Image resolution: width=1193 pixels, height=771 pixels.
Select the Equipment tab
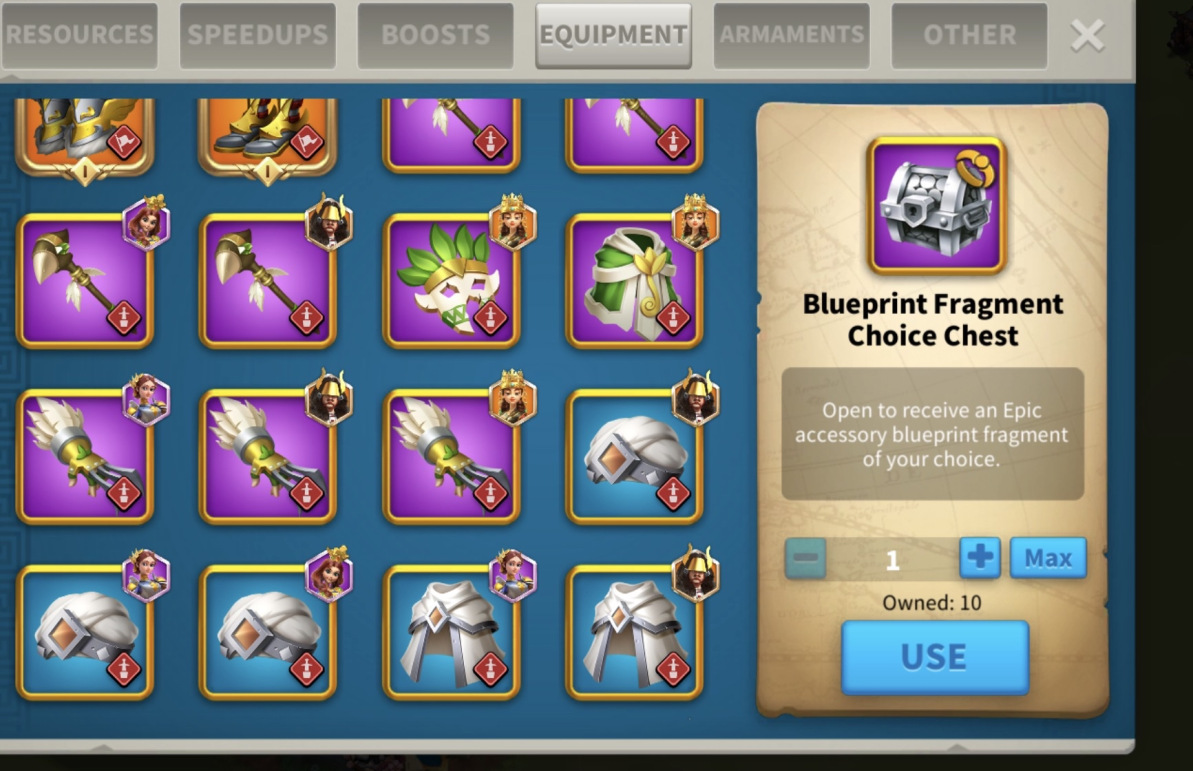pyautogui.click(x=613, y=35)
